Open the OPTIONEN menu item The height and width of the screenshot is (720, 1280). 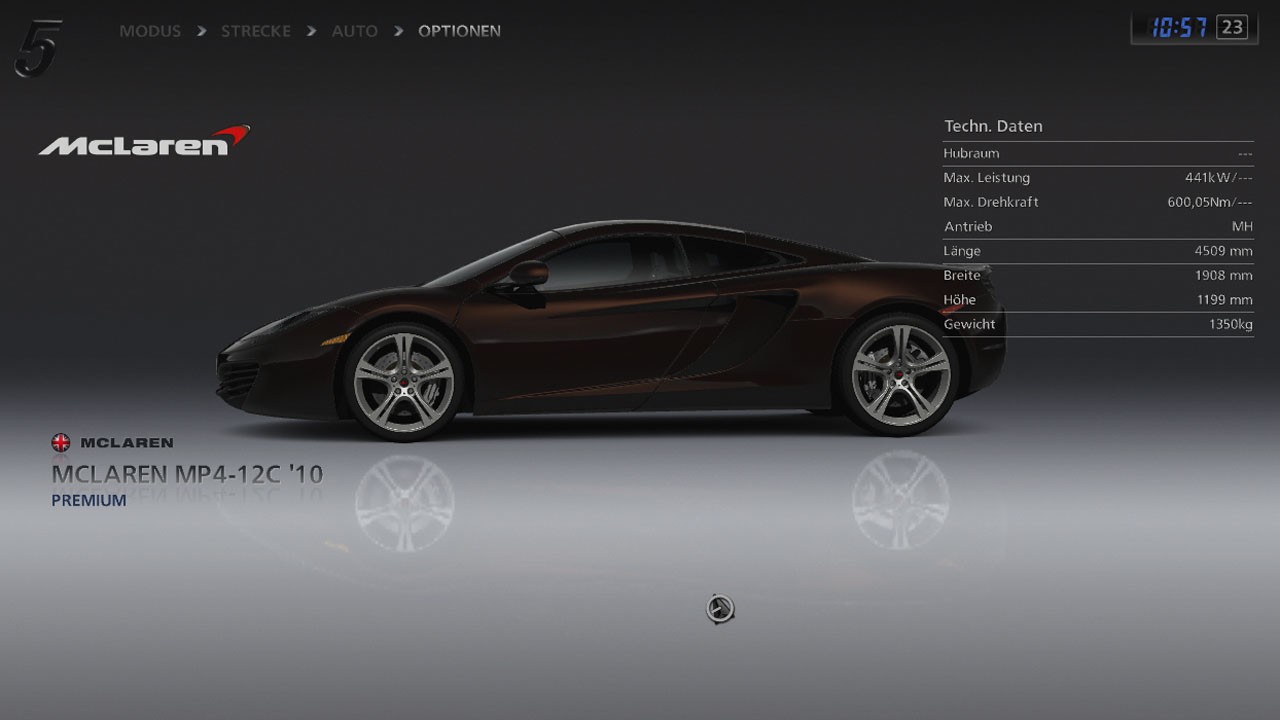tap(458, 31)
